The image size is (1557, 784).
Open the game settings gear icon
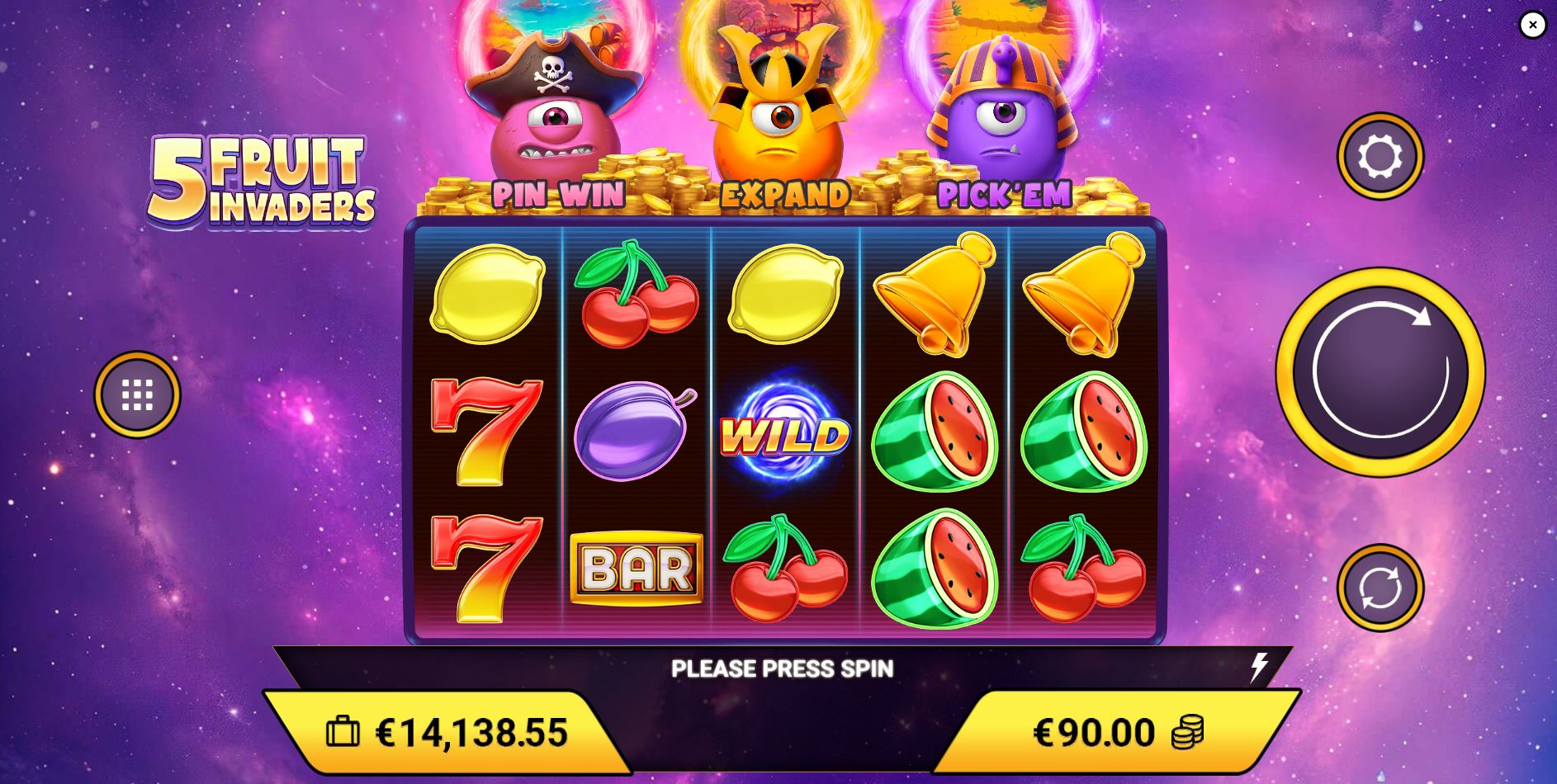pos(1380,156)
